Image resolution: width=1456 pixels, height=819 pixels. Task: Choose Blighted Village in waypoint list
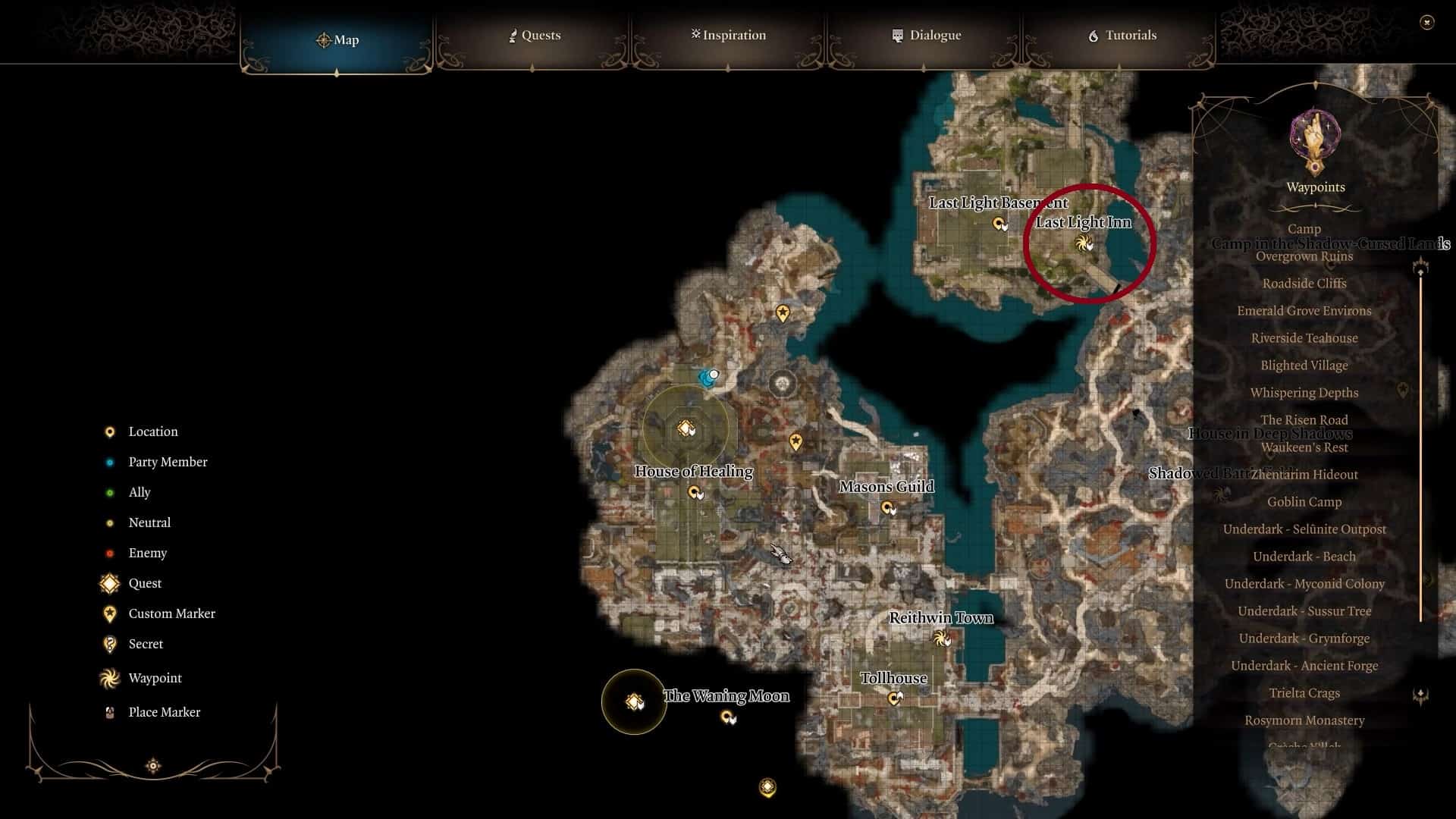tap(1304, 366)
